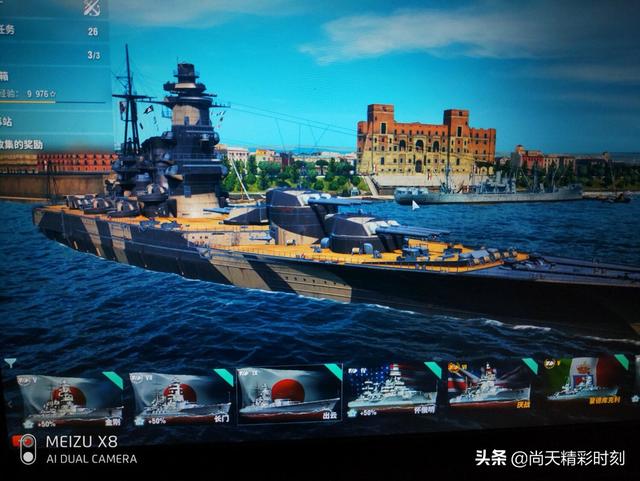This screenshot has width=640, height=481.
Task: Select the 金刚 (Kongo) ship card
Action: 69,399
